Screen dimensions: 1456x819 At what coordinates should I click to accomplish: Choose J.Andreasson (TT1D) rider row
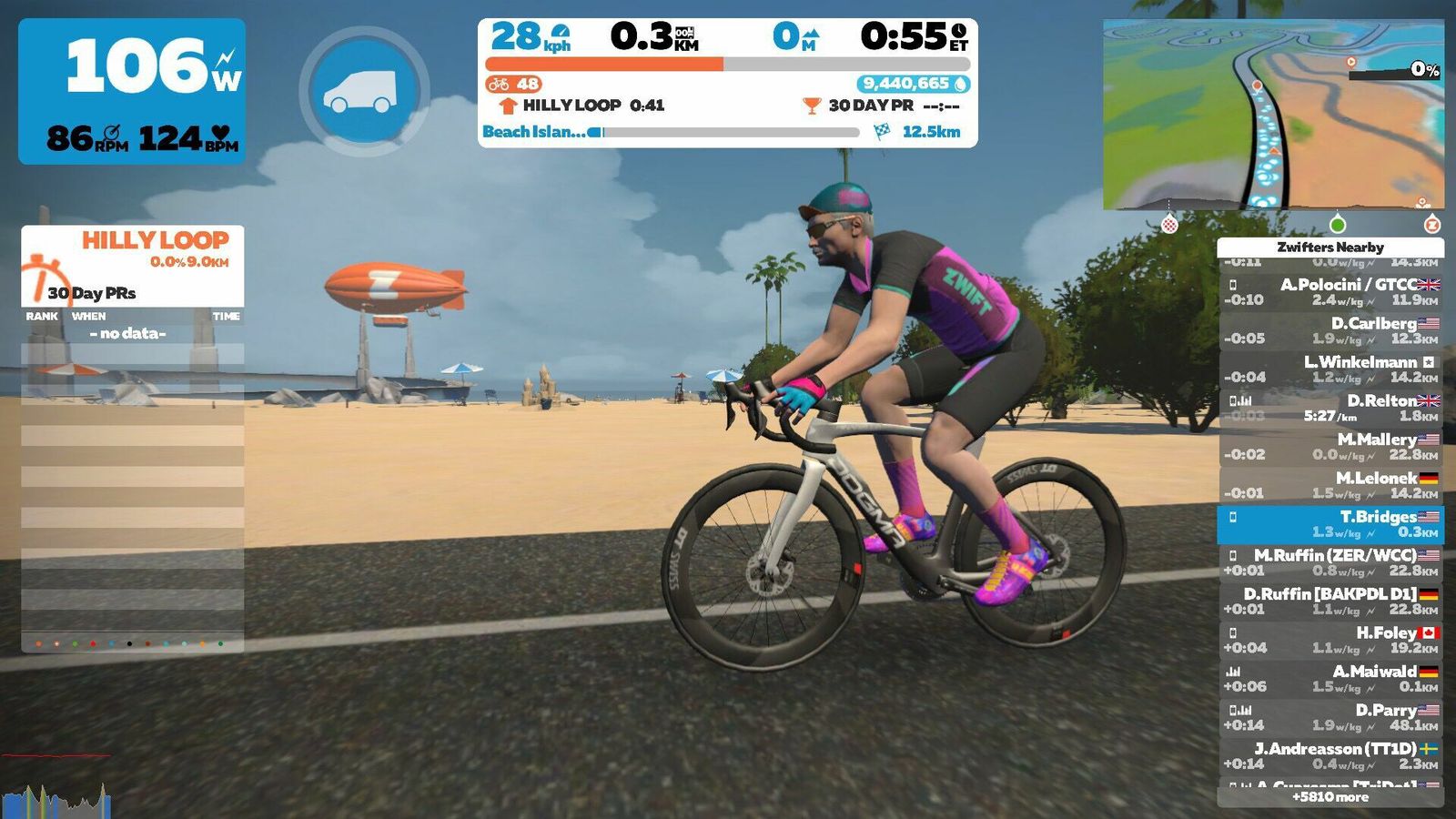click(1330, 756)
